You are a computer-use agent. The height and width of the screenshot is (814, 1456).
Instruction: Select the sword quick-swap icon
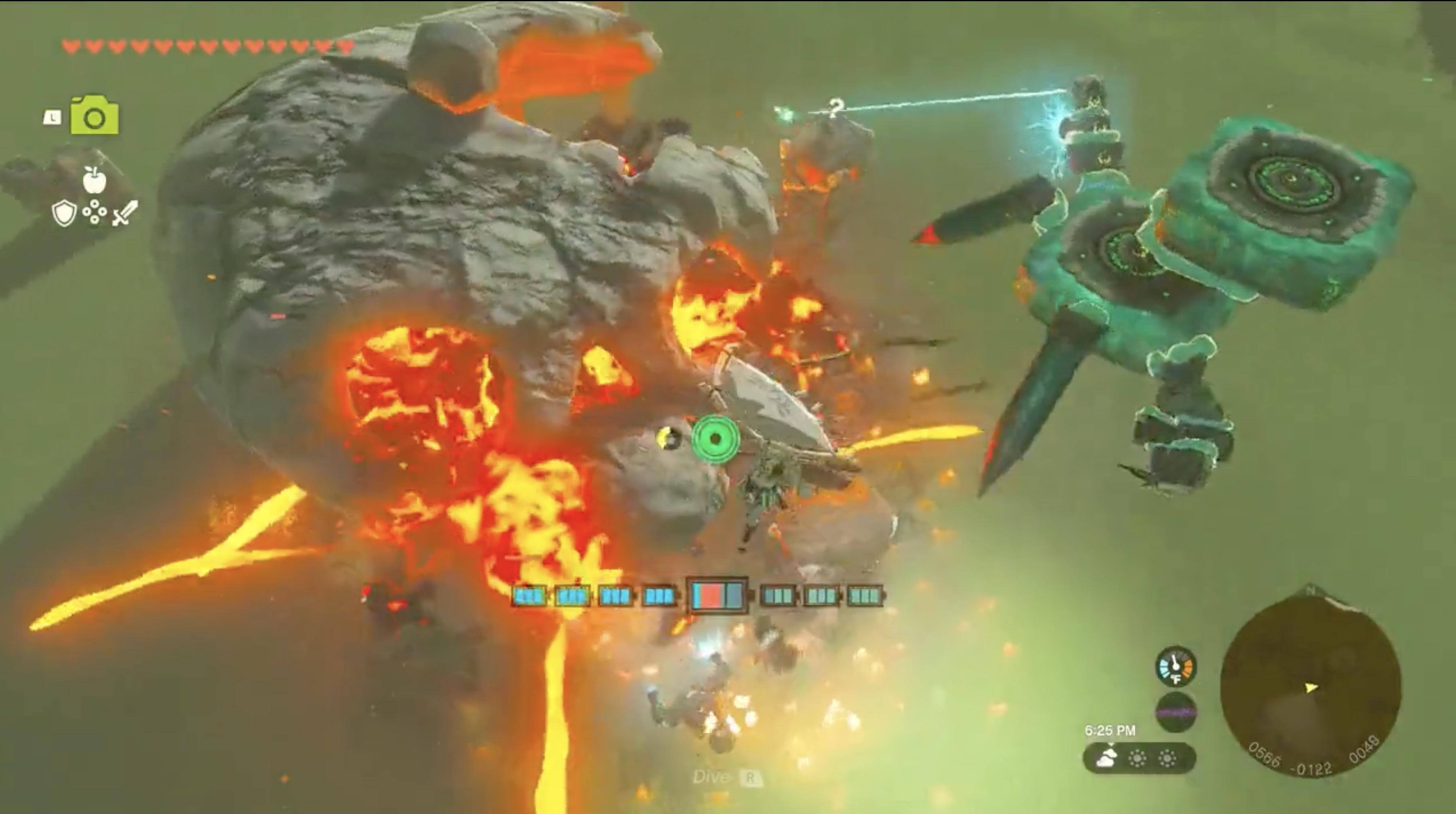point(125,214)
